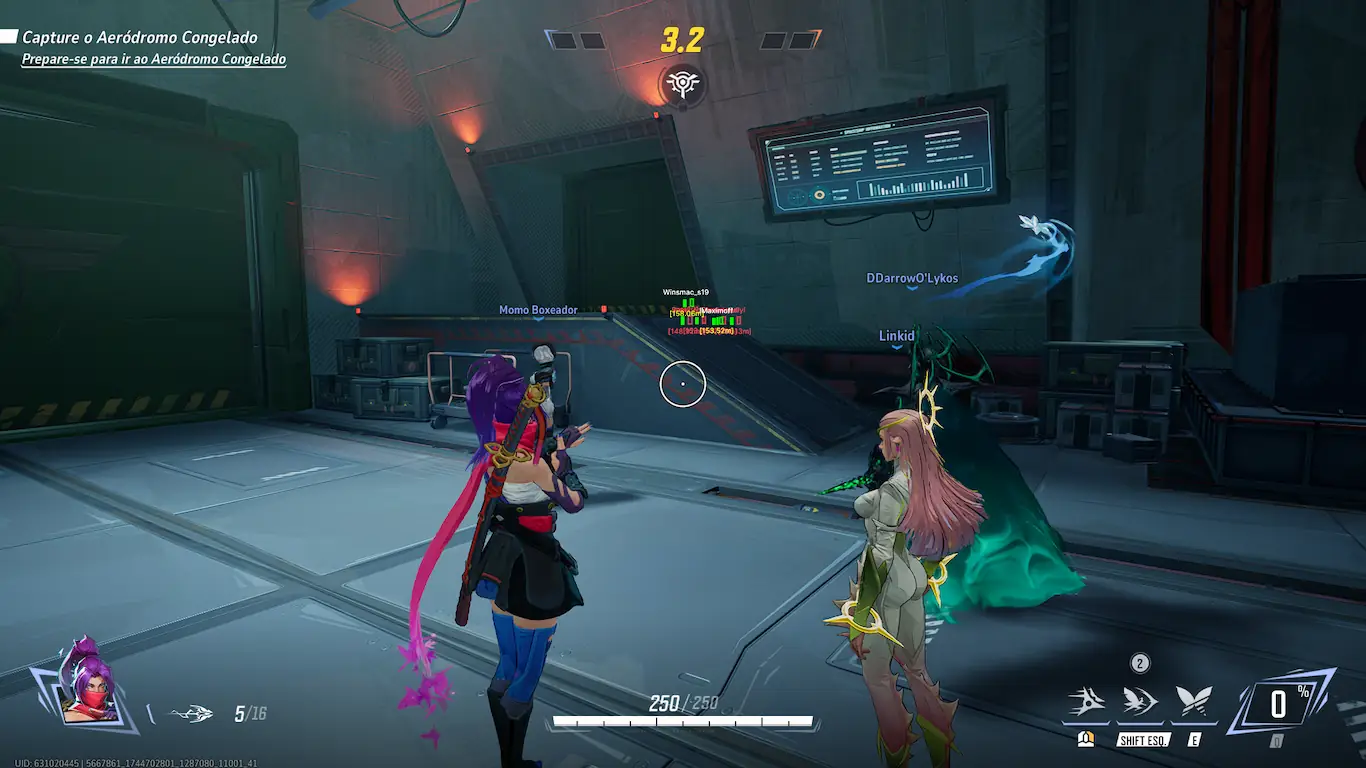Activate the speeding shuriken ability

click(x=1086, y=702)
